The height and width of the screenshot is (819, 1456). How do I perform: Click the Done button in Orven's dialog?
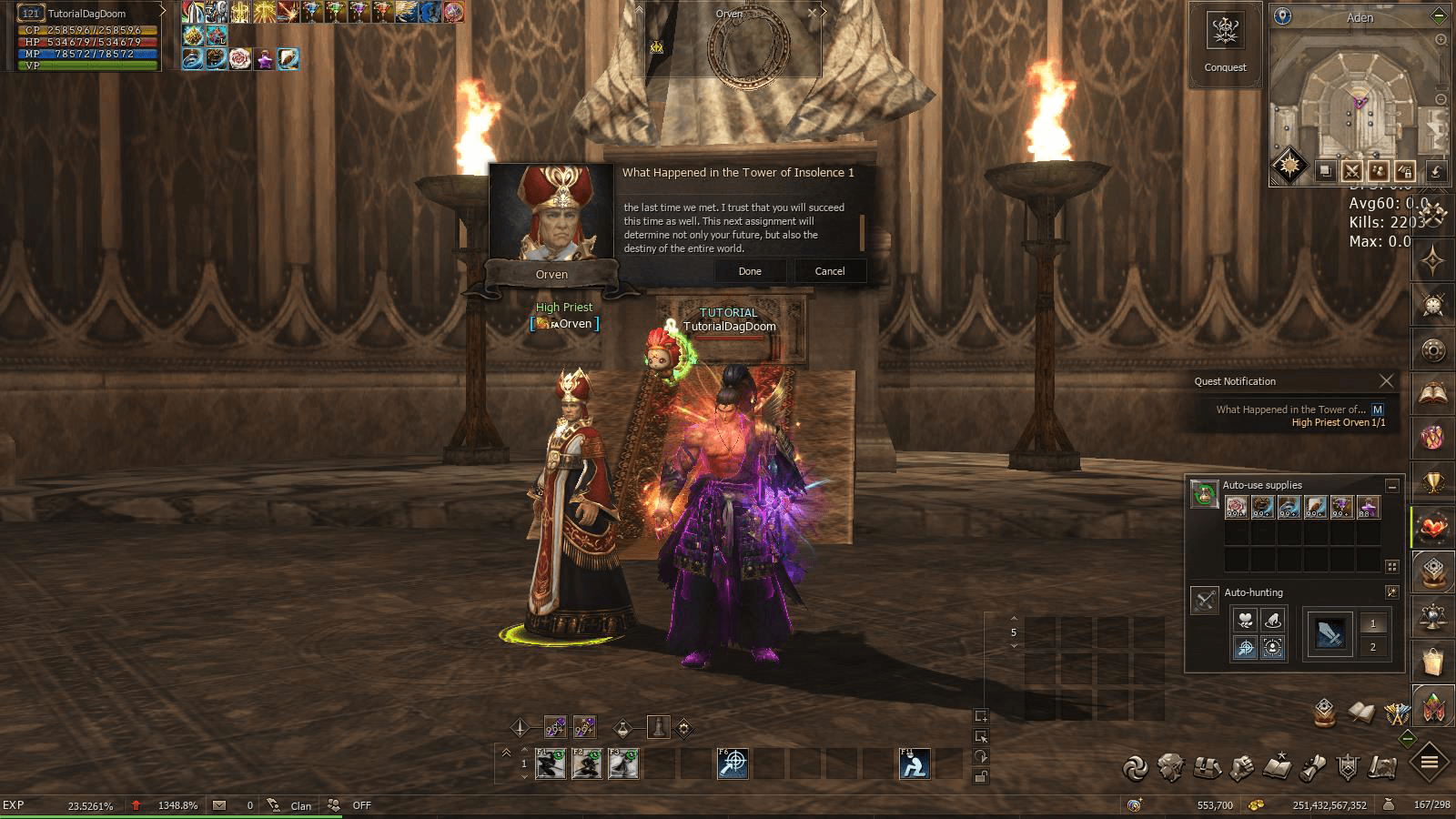(x=751, y=270)
